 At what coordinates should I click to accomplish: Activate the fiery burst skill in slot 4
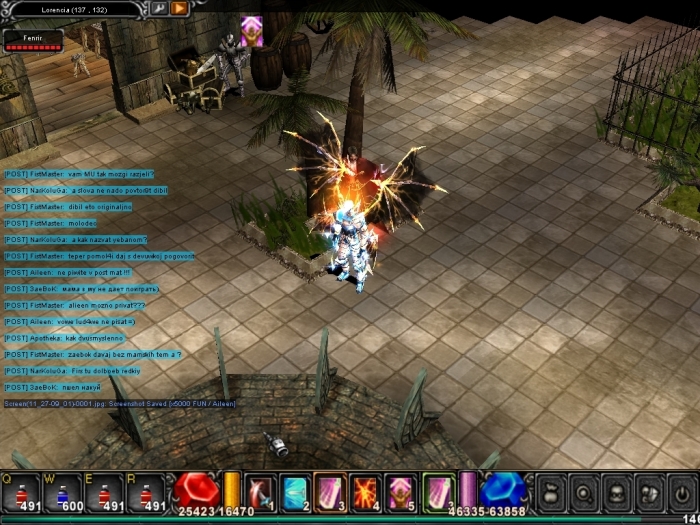click(x=365, y=492)
